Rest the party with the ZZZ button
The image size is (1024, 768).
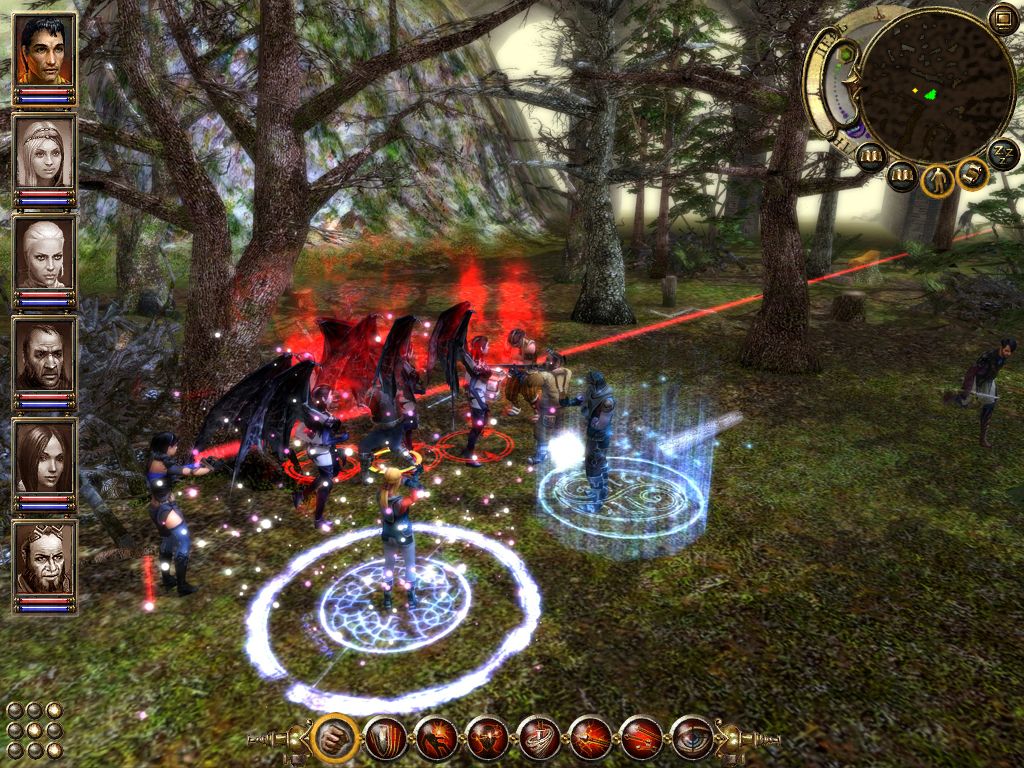tap(1003, 154)
